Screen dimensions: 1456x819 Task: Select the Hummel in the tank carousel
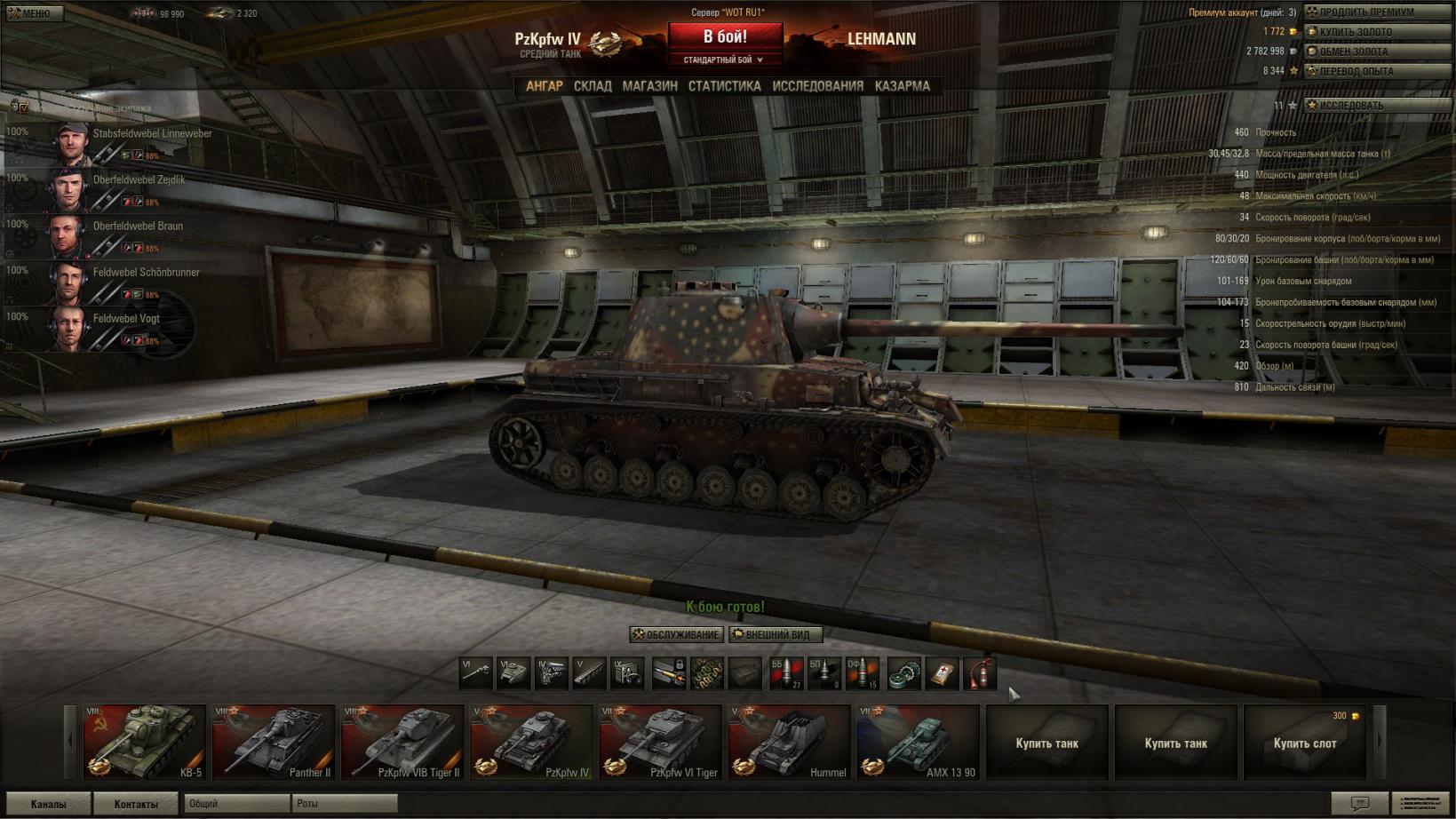(789, 743)
